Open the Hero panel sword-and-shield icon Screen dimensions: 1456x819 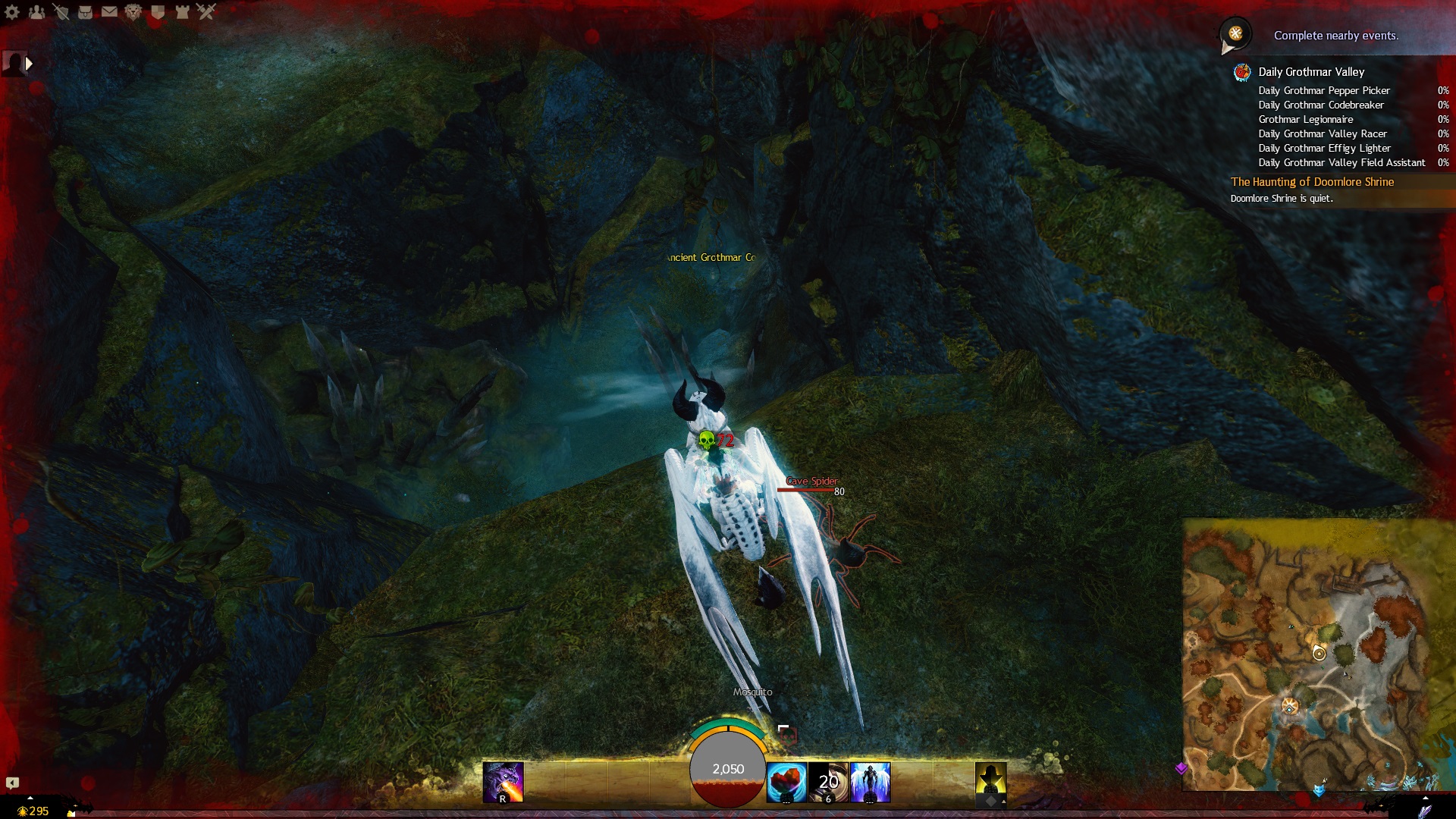(x=61, y=11)
